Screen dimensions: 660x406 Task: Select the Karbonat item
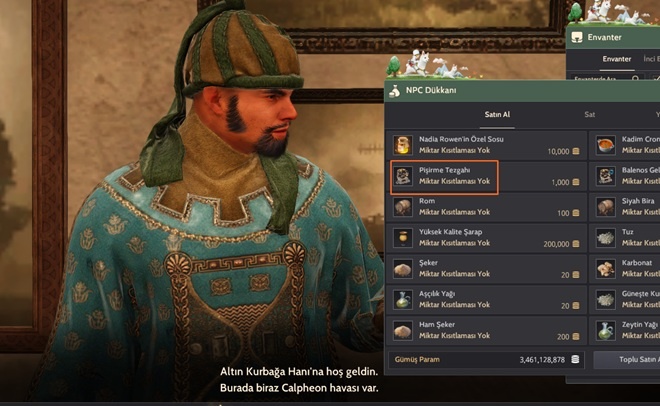click(628, 269)
